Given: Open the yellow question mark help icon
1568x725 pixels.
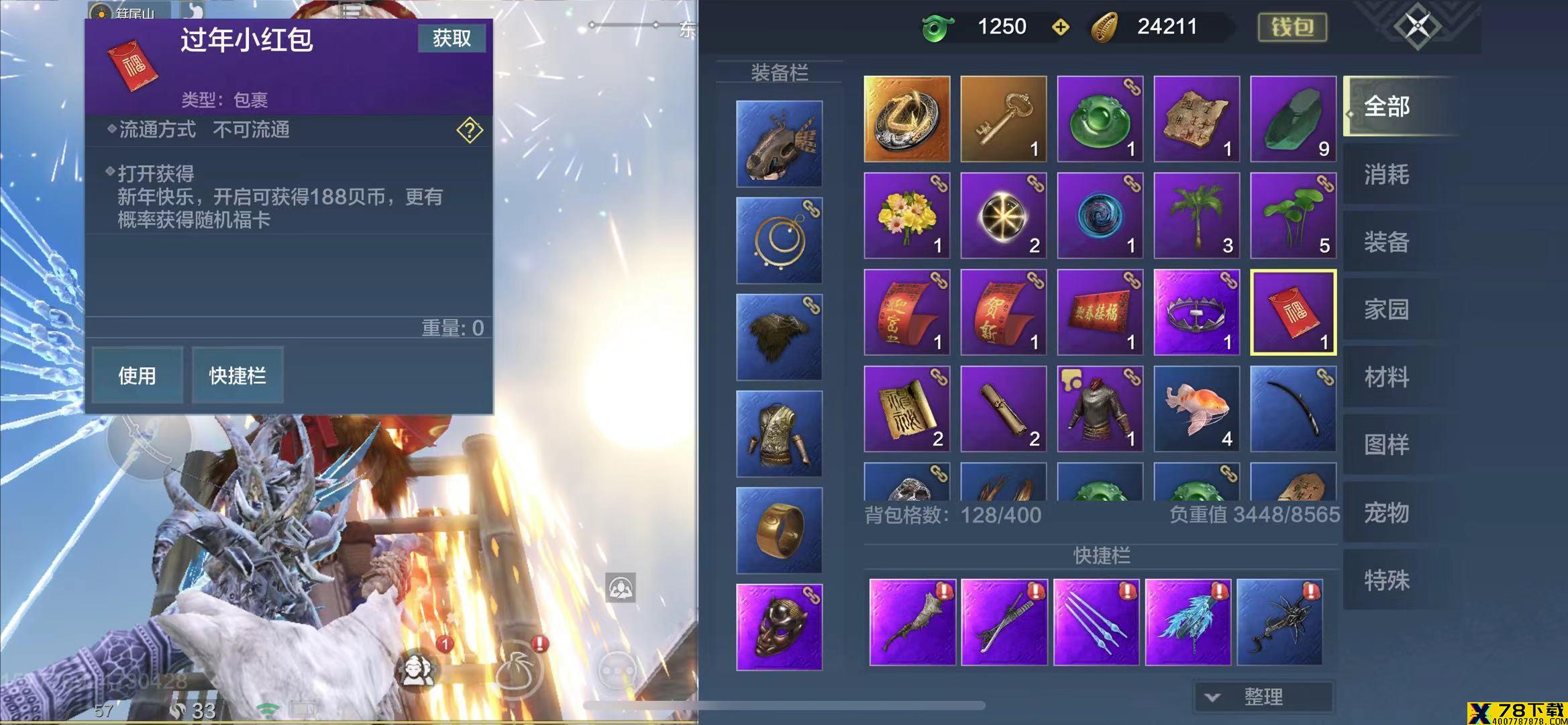Looking at the screenshot, I should coord(470,130).
